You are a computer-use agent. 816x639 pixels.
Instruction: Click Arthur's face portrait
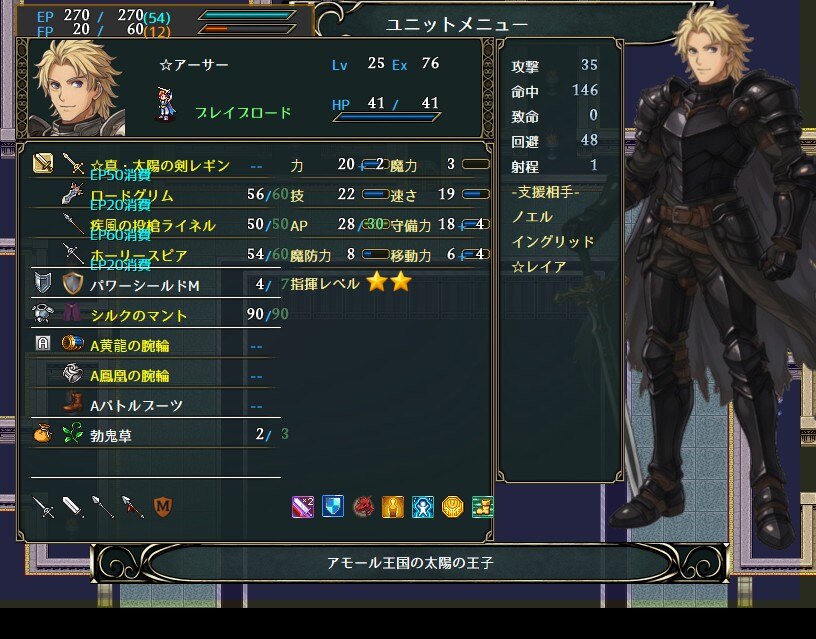coord(77,89)
